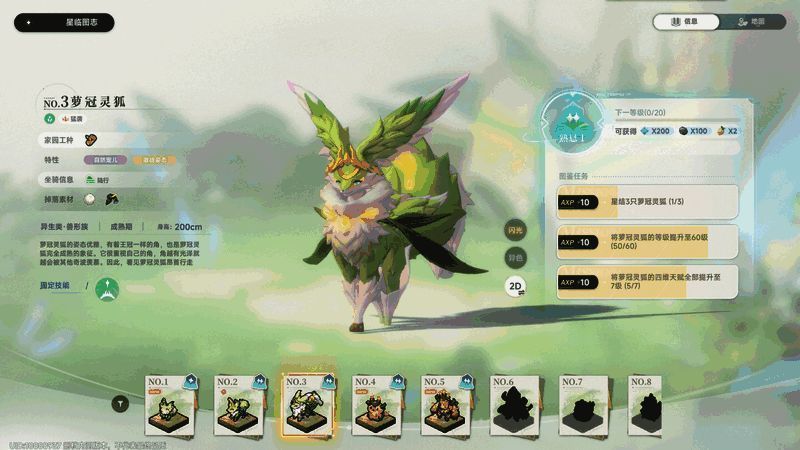Toggle the 异色 variant view
Viewport: 800px width, 450px height.
515,257
